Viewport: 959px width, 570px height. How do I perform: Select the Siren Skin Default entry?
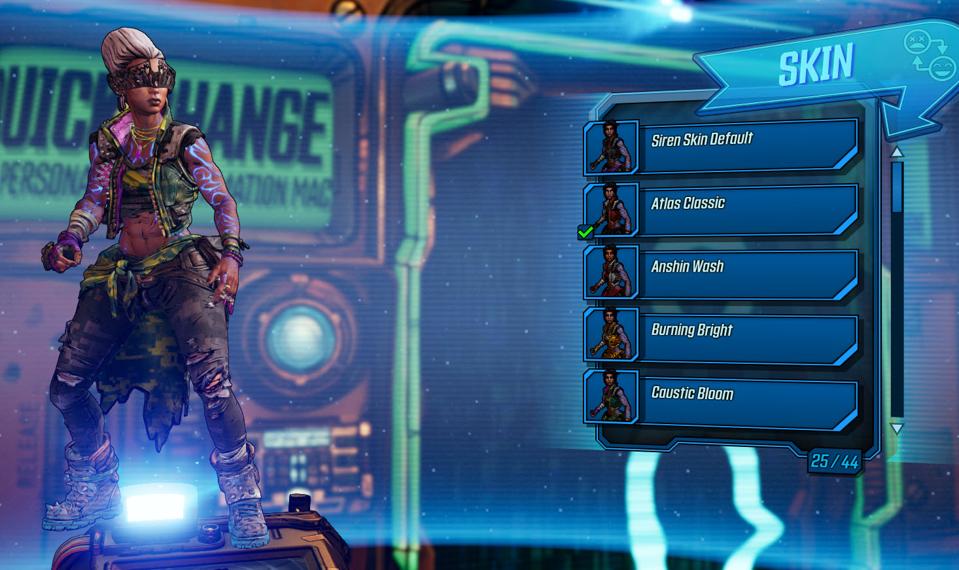point(722,147)
